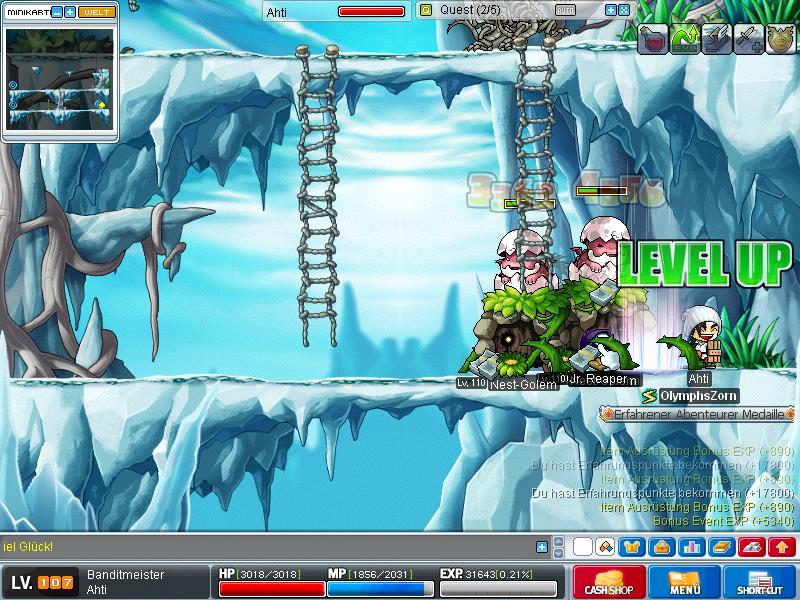Open the Cash Shop
This screenshot has width=800, height=600.
(606, 582)
